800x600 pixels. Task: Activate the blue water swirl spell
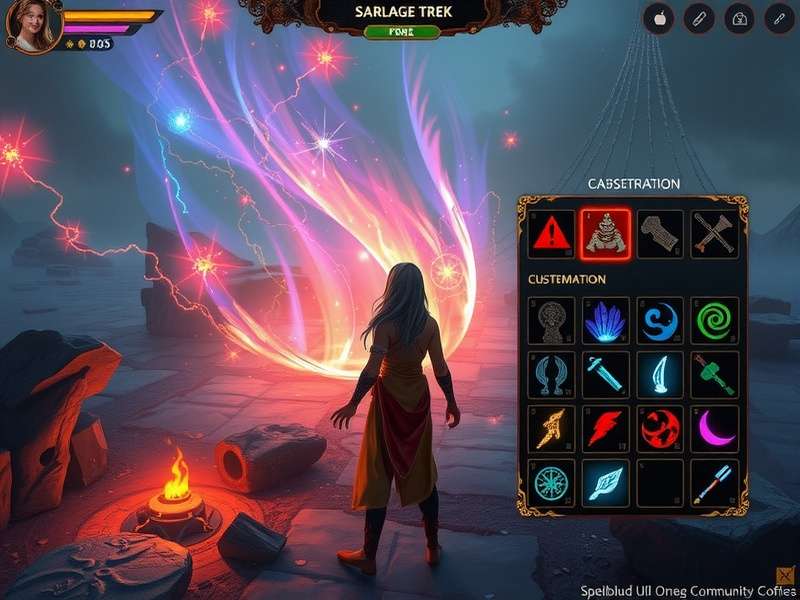[660, 321]
